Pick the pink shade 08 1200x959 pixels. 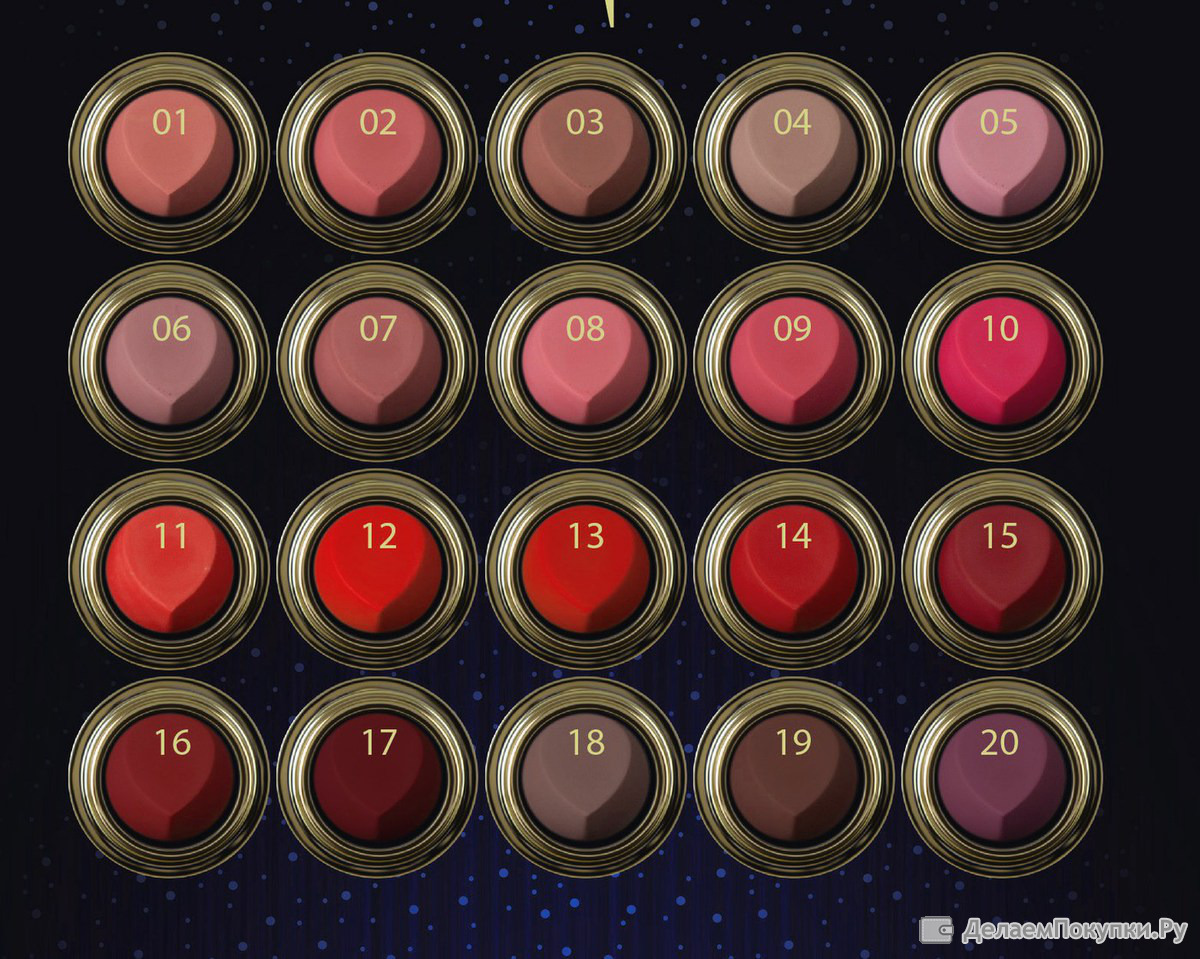(x=586, y=362)
